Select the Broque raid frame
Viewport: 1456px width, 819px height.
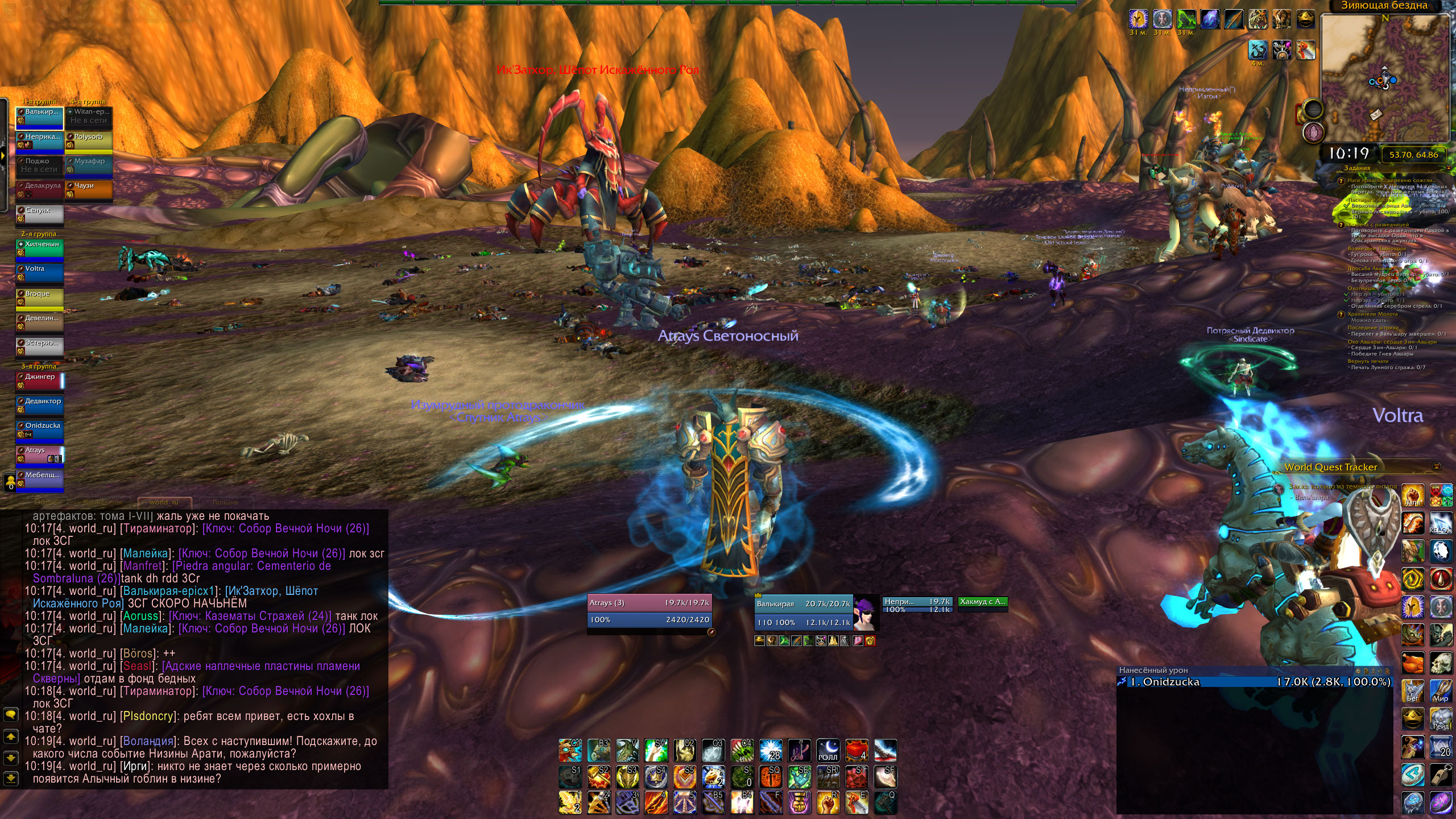pyautogui.click(x=39, y=298)
